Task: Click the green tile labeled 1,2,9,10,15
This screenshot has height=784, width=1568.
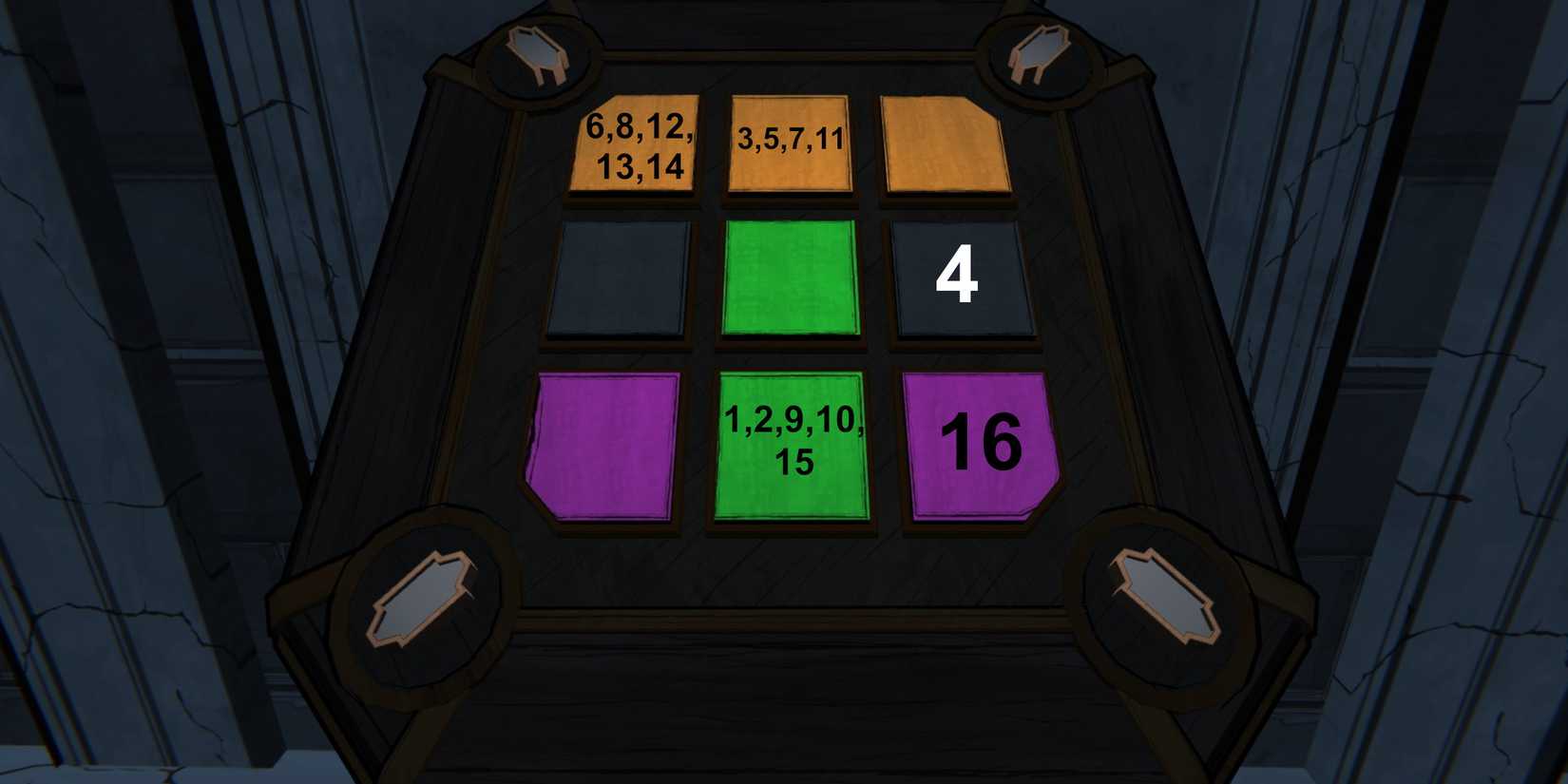Action: [x=792, y=447]
